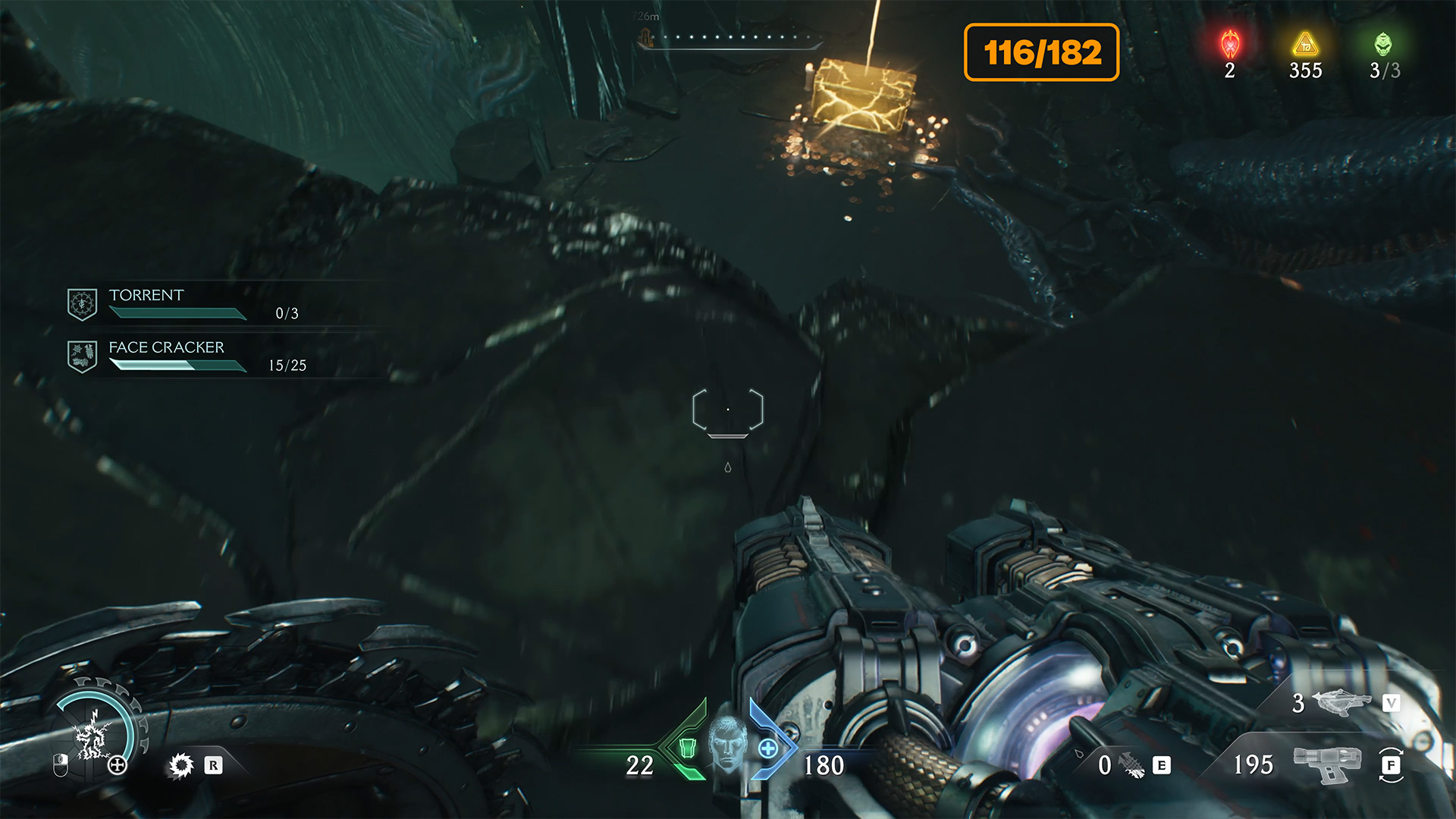Viewport: 1456px width, 819px height.
Task: Click the compass waypoint marker
Action: point(645,36)
